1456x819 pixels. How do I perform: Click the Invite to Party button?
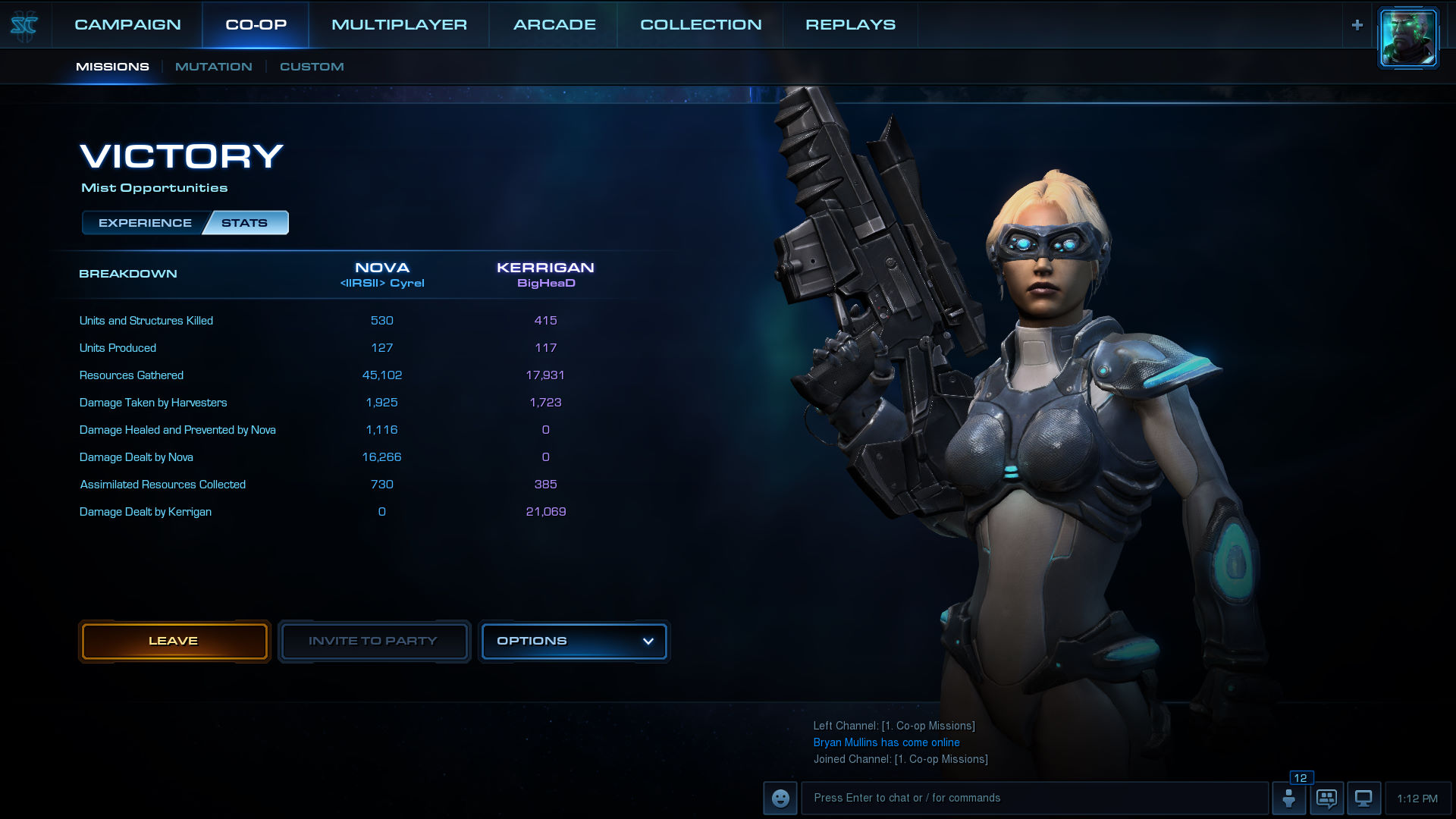click(x=373, y=641)
